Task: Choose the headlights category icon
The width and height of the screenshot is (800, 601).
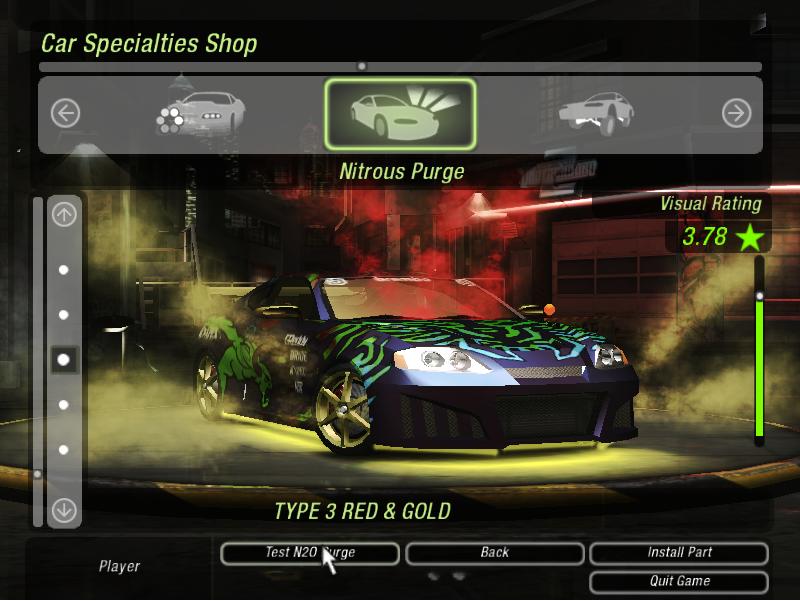Action: tap(197, 114)
